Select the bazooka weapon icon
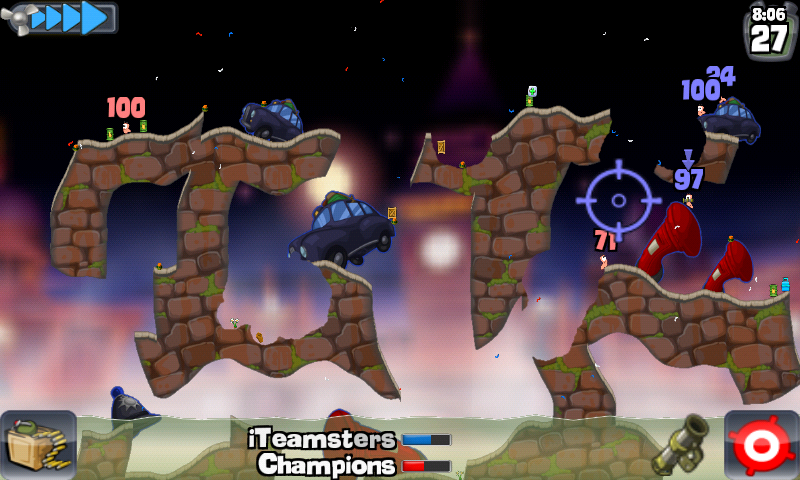The image size is (800, 480). pos(681,445)
